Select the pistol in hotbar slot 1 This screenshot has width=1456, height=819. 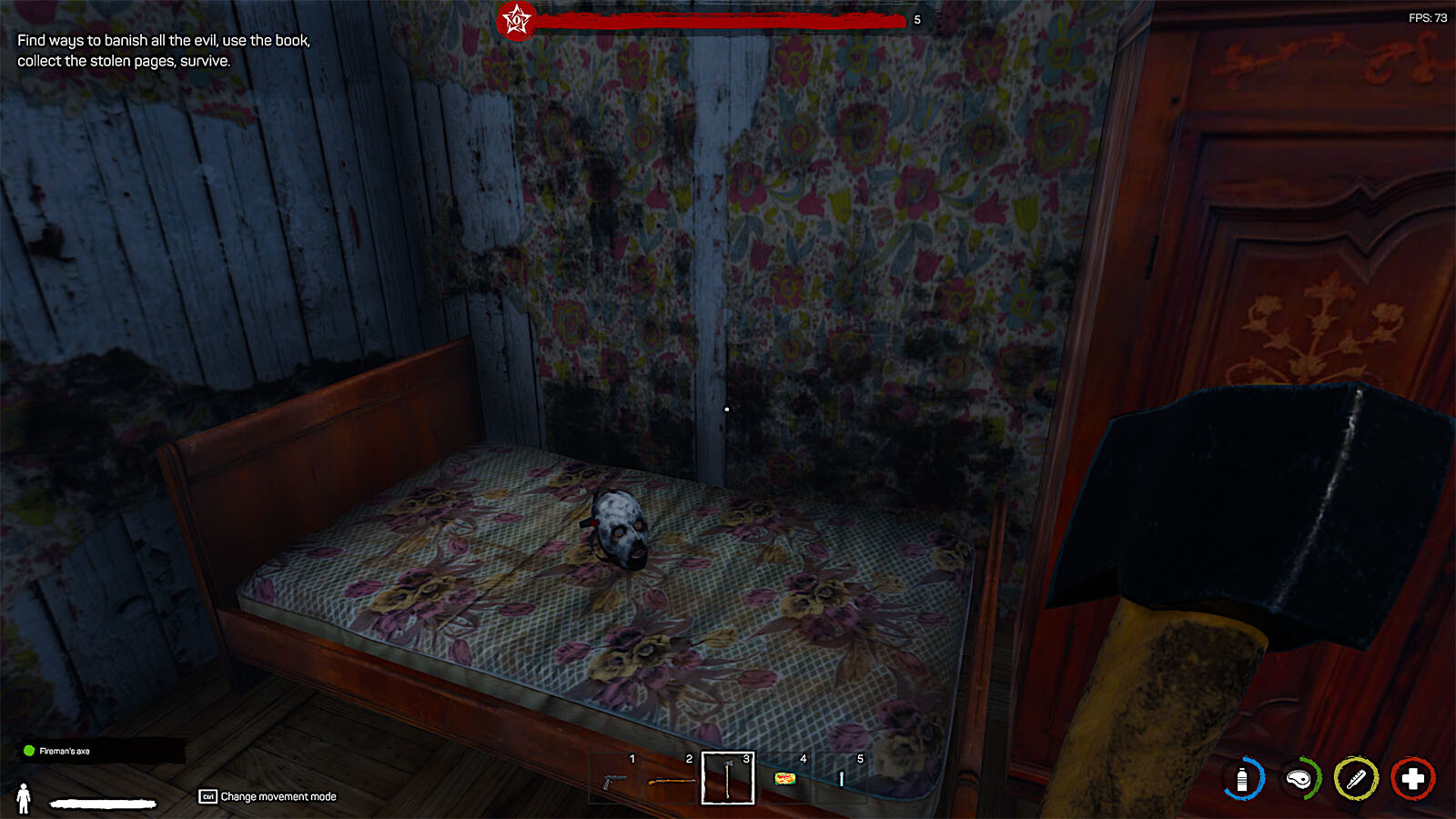click(x=615, y=780)
